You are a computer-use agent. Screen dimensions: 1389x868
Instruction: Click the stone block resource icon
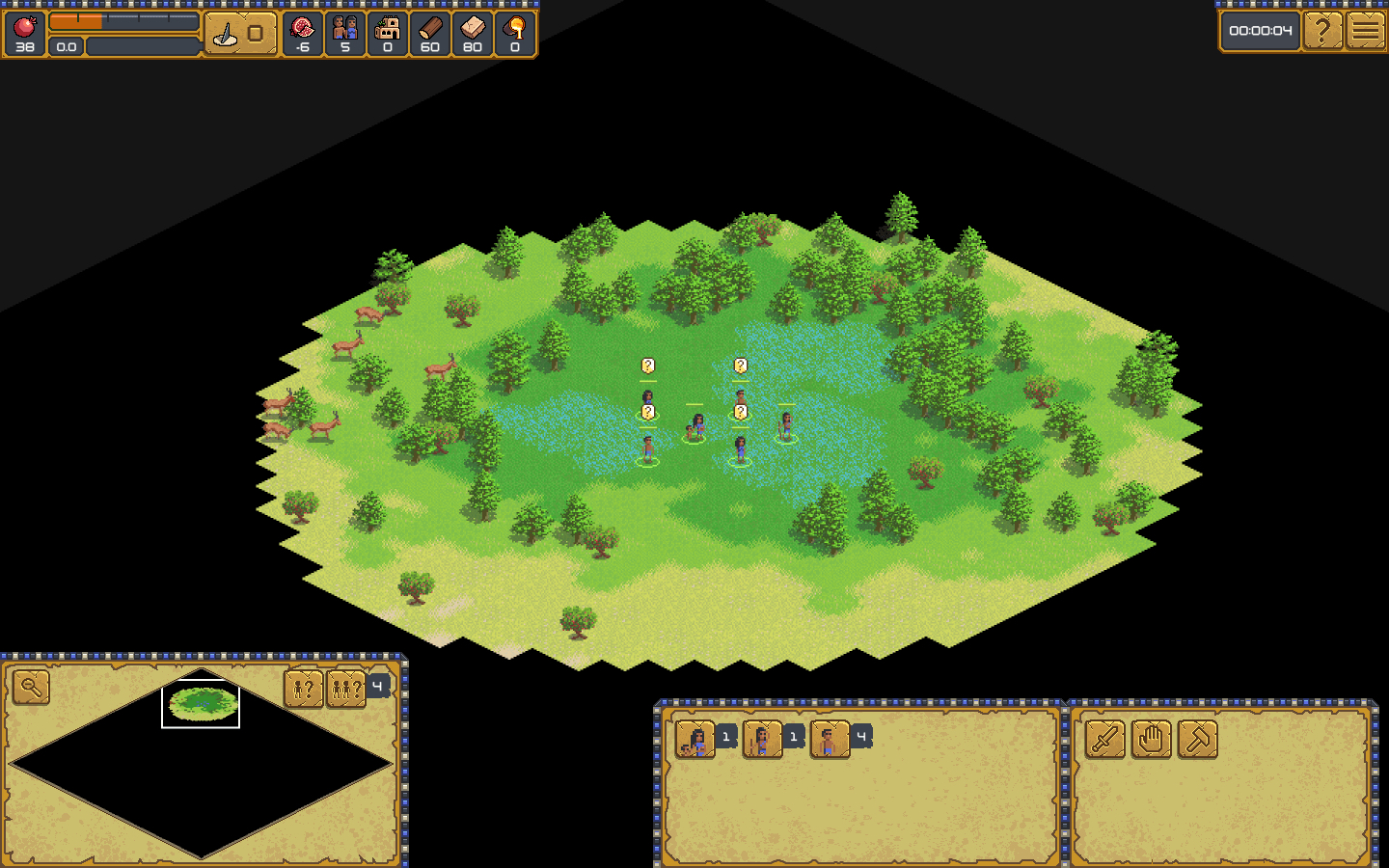pos(473,27)
